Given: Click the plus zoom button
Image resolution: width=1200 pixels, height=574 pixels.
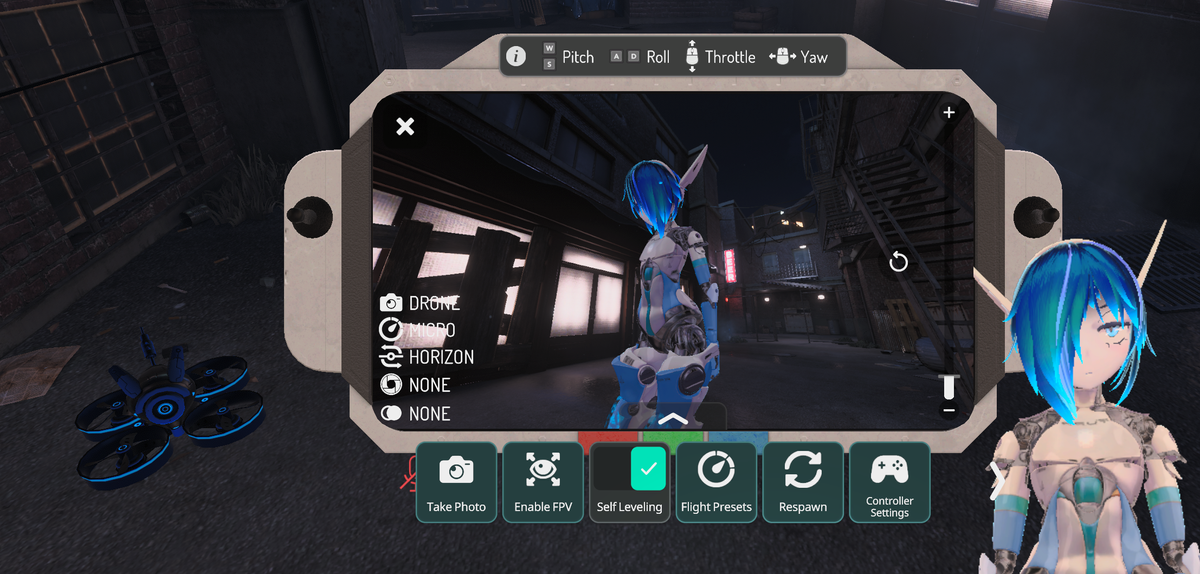Looking at the screenshot, I should pos(949,113).
